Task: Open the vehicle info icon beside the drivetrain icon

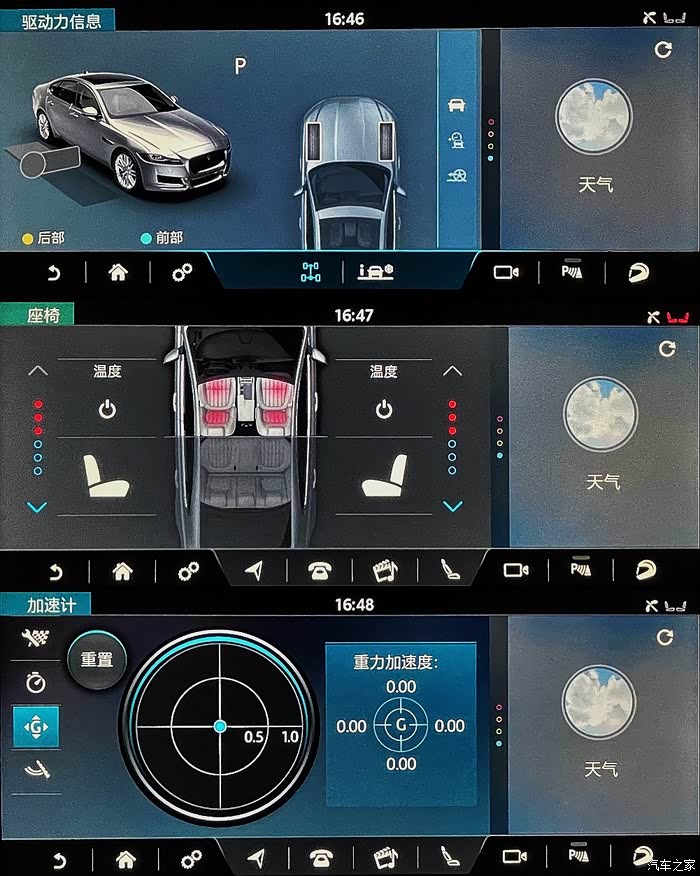Action: tap(375, 272)
